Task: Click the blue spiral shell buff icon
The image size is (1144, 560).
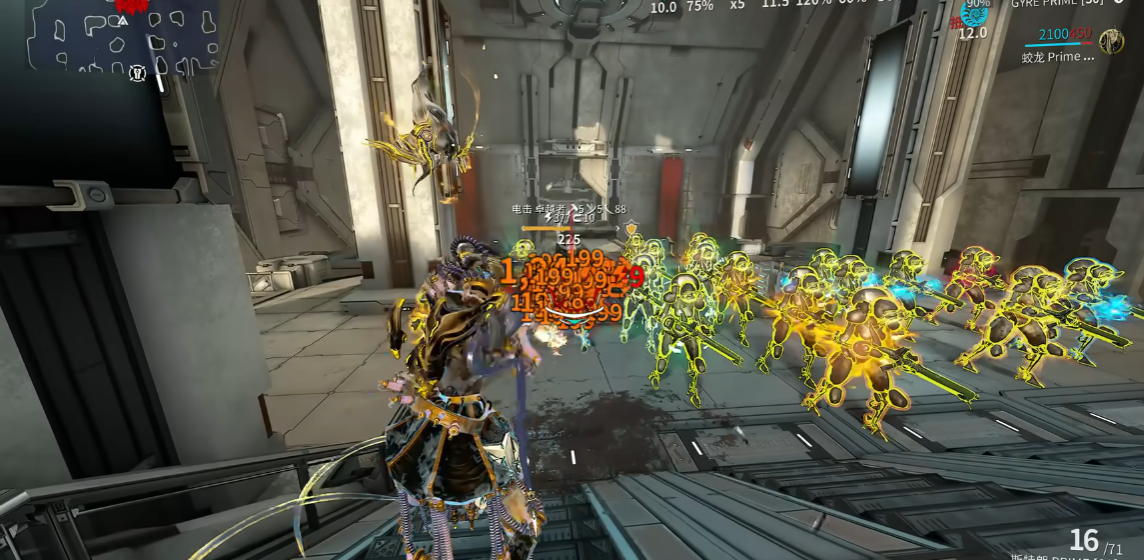Action: click(x=973, y=12)
